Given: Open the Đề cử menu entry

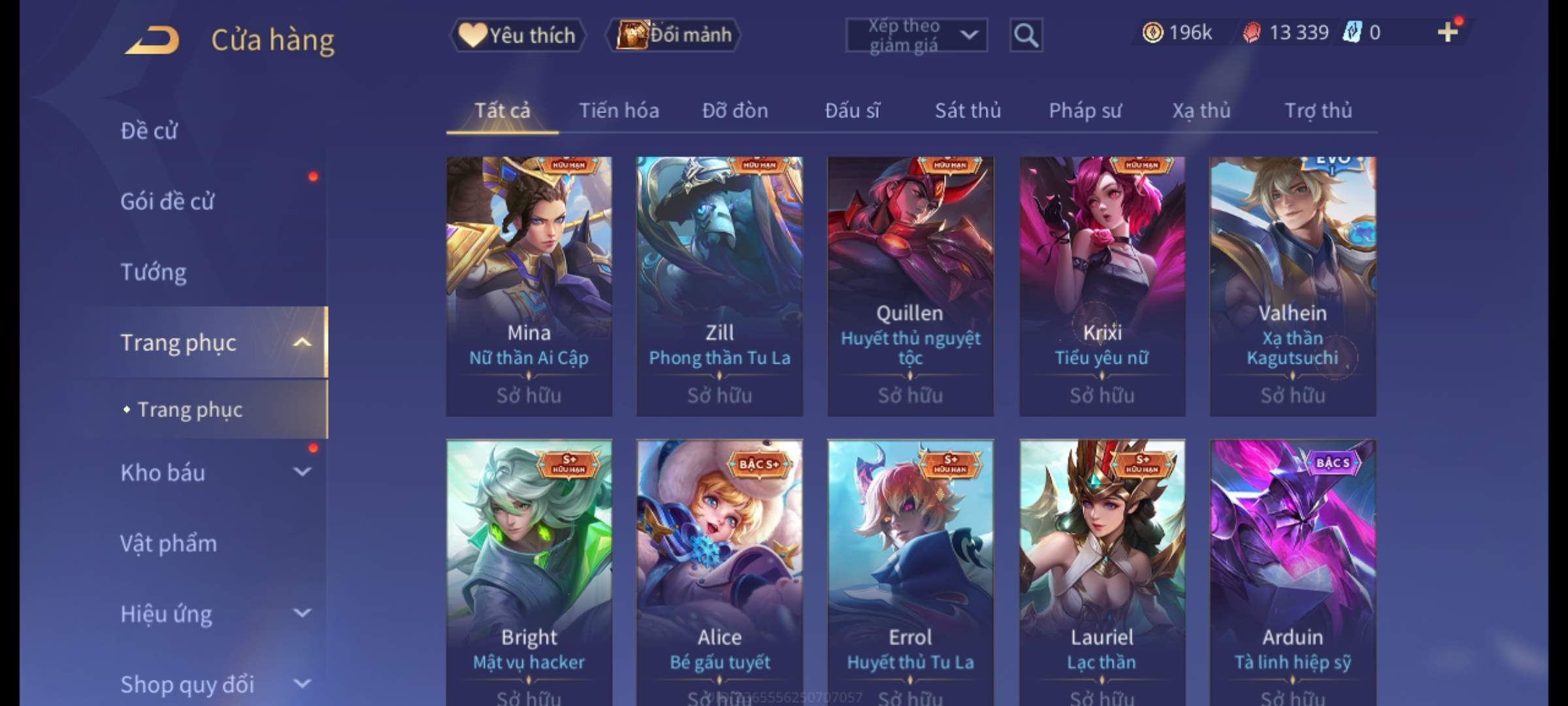Looking at the screenshot, I should (149, 131).
